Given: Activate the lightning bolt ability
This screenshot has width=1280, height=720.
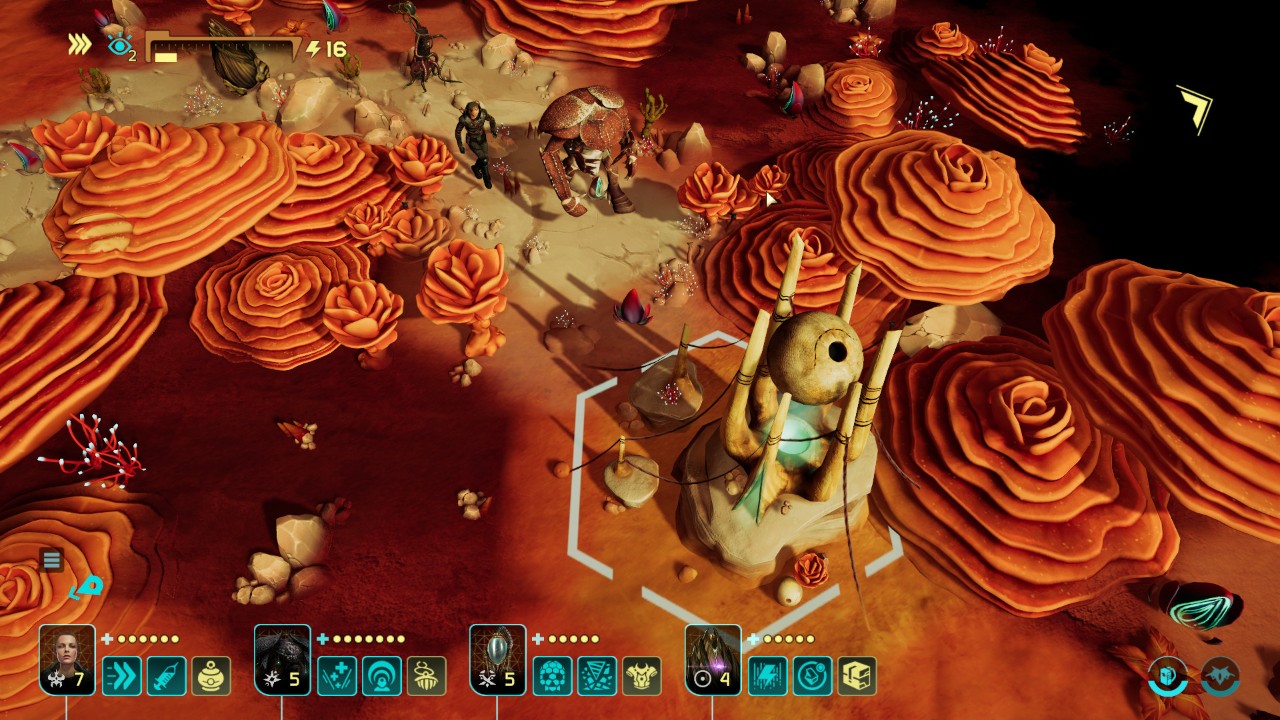Looking at the screenshot, I should (x=768, y=676).
